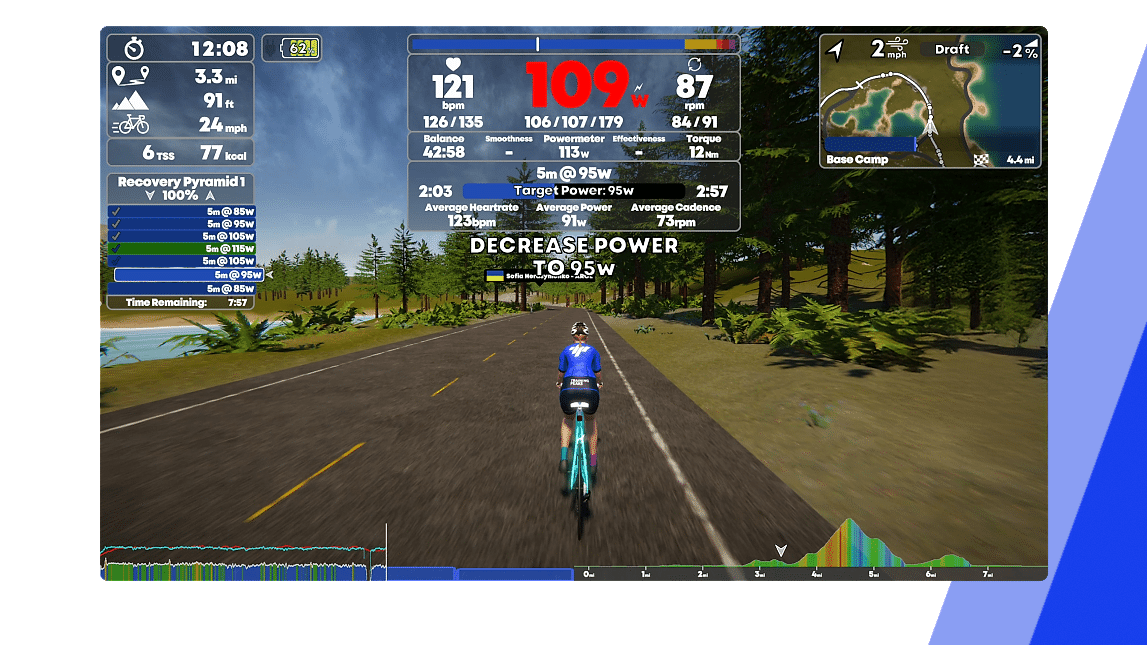Decrease workout intensity with the down arrow
This screenshot has height=645, width=1147.
click(151, 196)
